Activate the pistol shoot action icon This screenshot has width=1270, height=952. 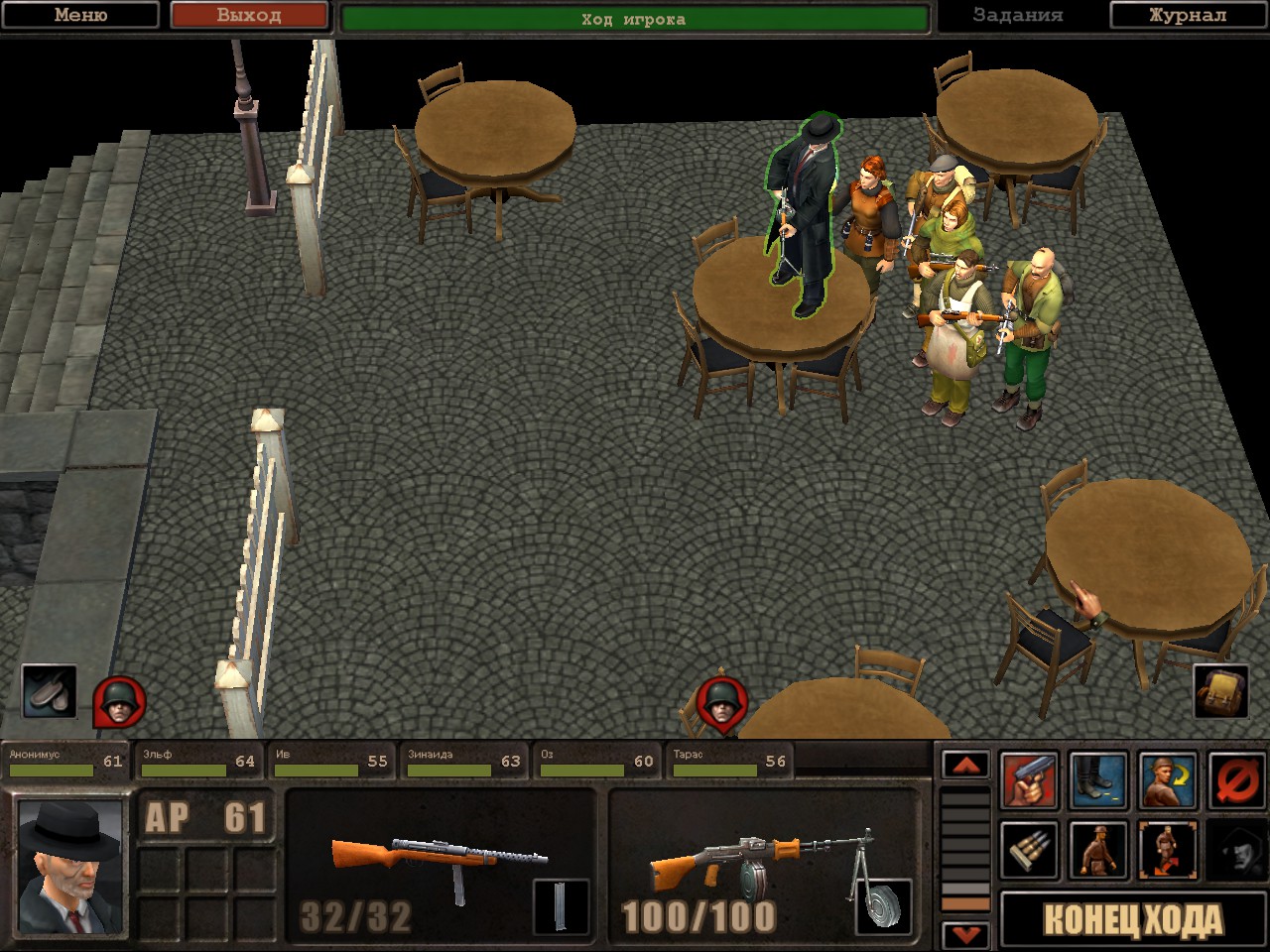tap(1029, 780)
